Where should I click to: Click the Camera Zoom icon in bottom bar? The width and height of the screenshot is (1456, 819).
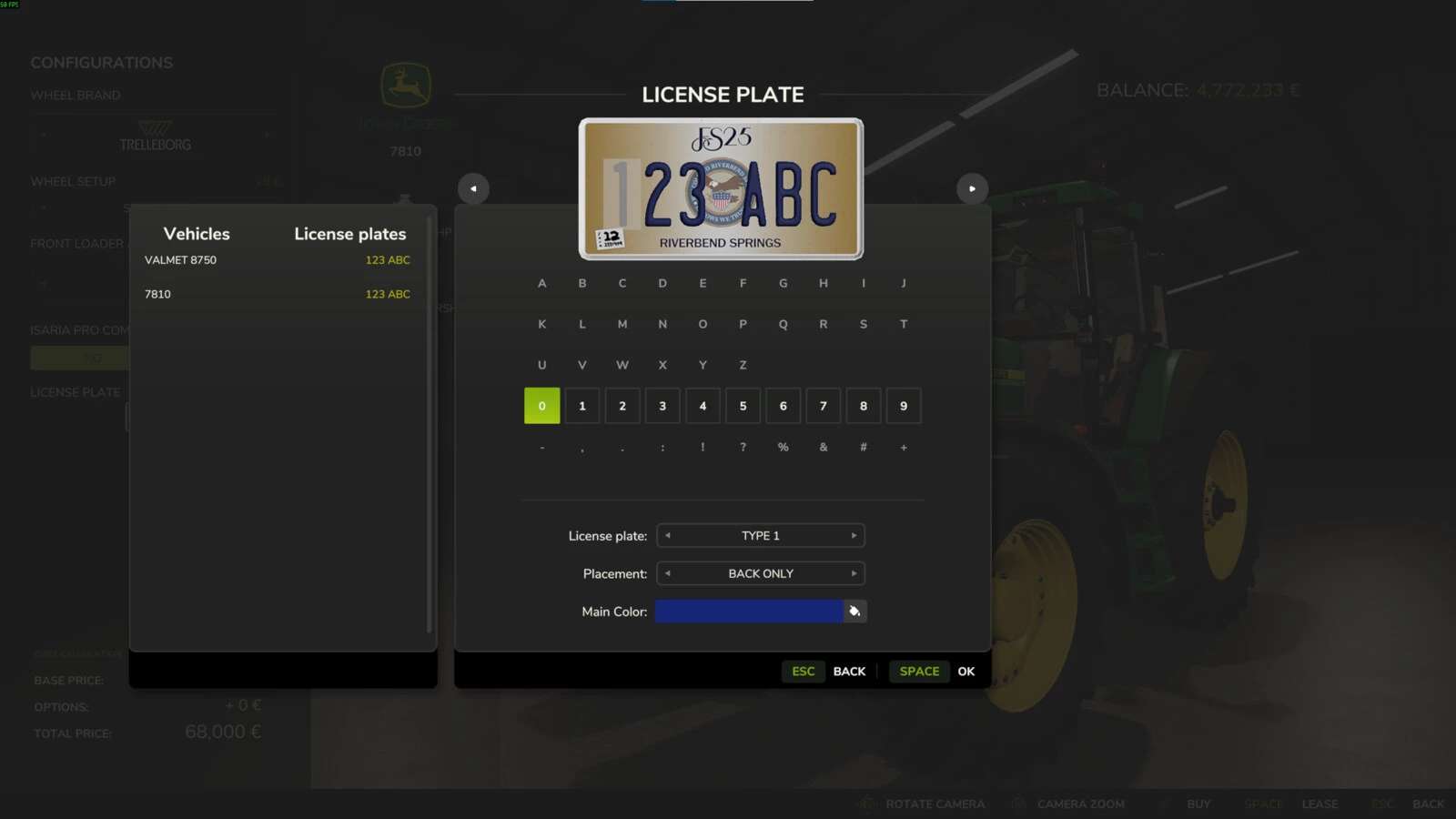pyautogui.click(x=1016, y=804)
